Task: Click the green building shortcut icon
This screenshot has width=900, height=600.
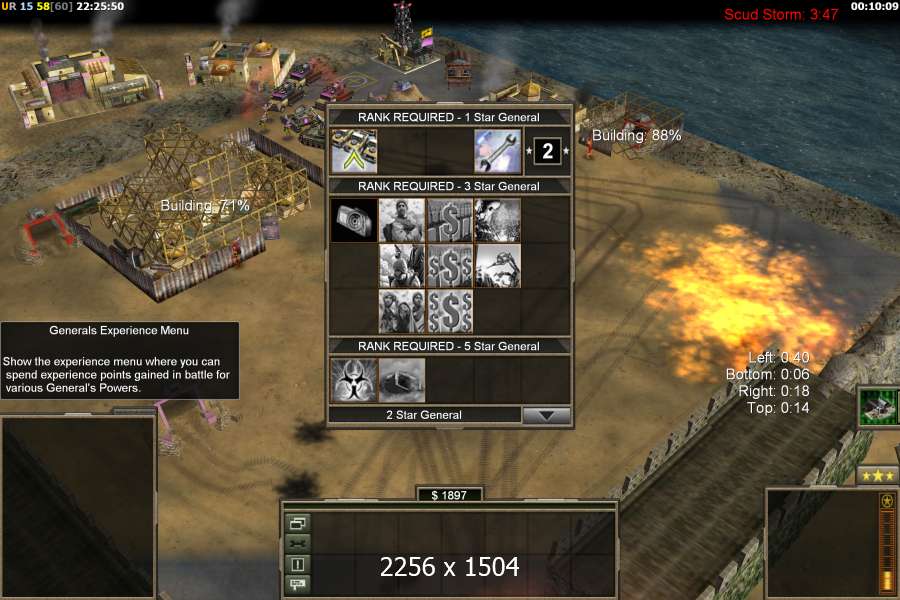Action: (x=877, y=408)
